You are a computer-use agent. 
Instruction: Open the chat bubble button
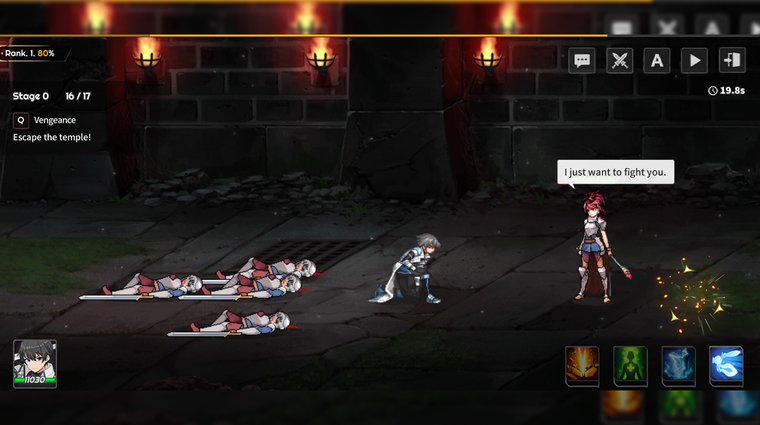[582, 61]
